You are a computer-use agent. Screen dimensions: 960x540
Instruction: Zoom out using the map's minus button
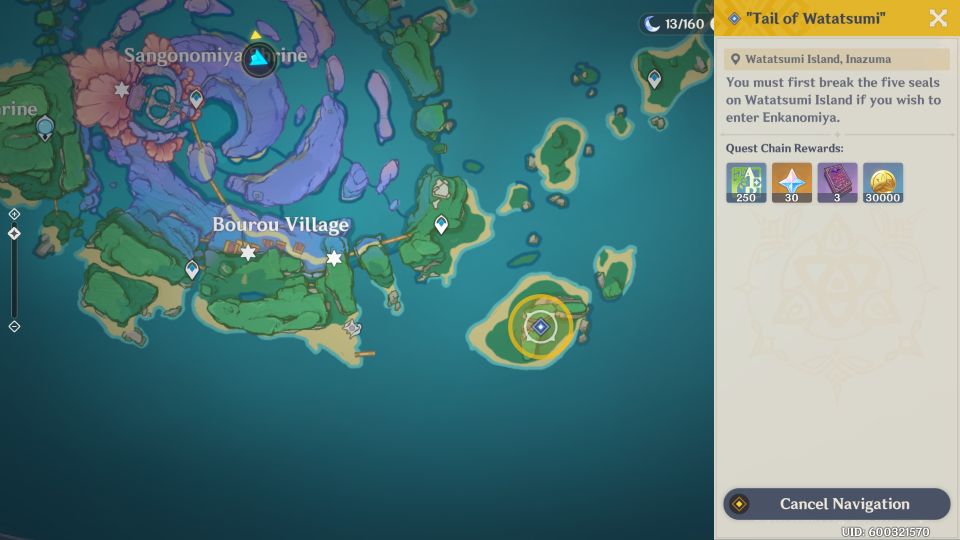pyautogui.click(x=14, y=326)
